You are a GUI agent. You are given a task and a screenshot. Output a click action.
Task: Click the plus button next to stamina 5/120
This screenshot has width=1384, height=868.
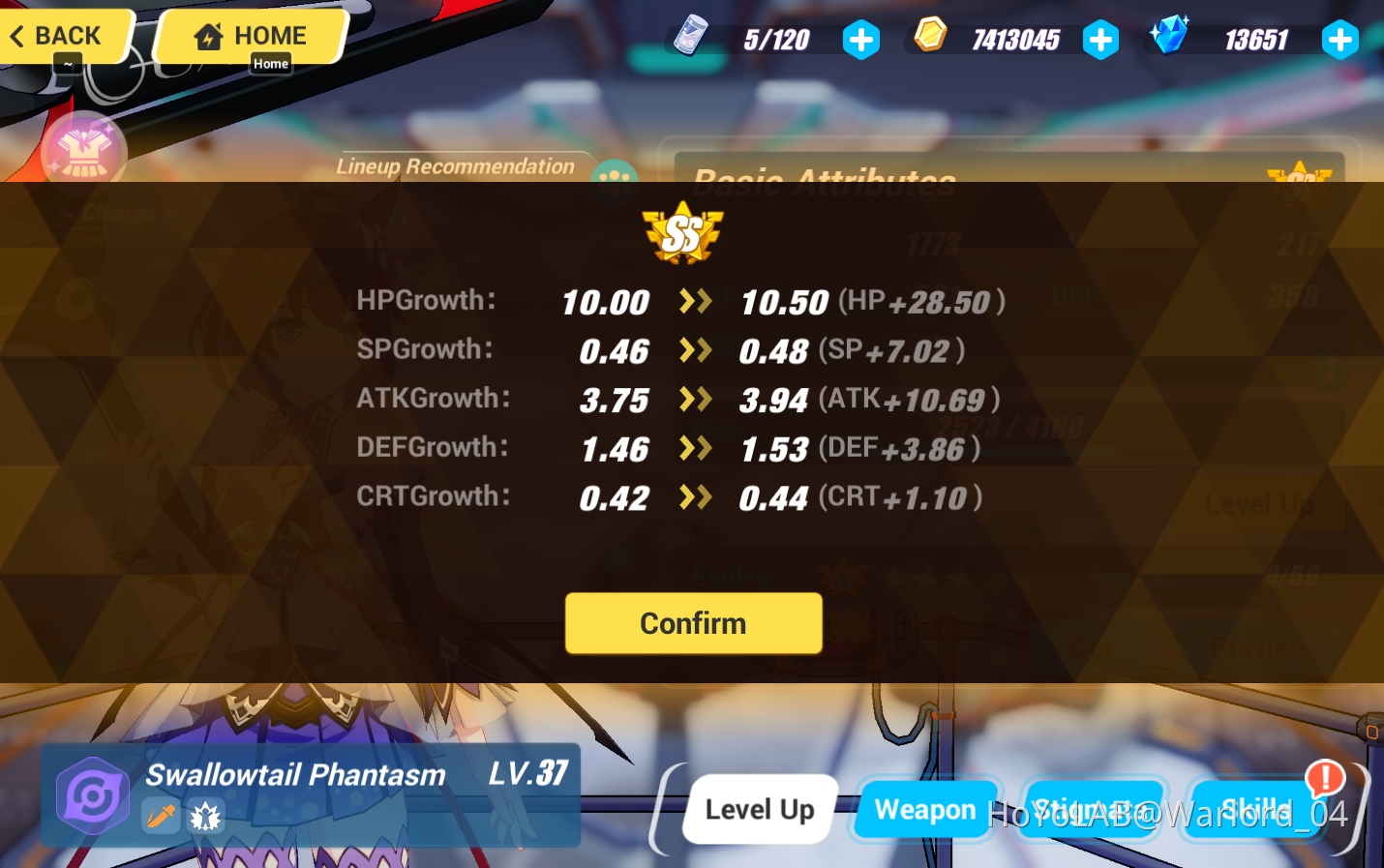tap(860, 40)
